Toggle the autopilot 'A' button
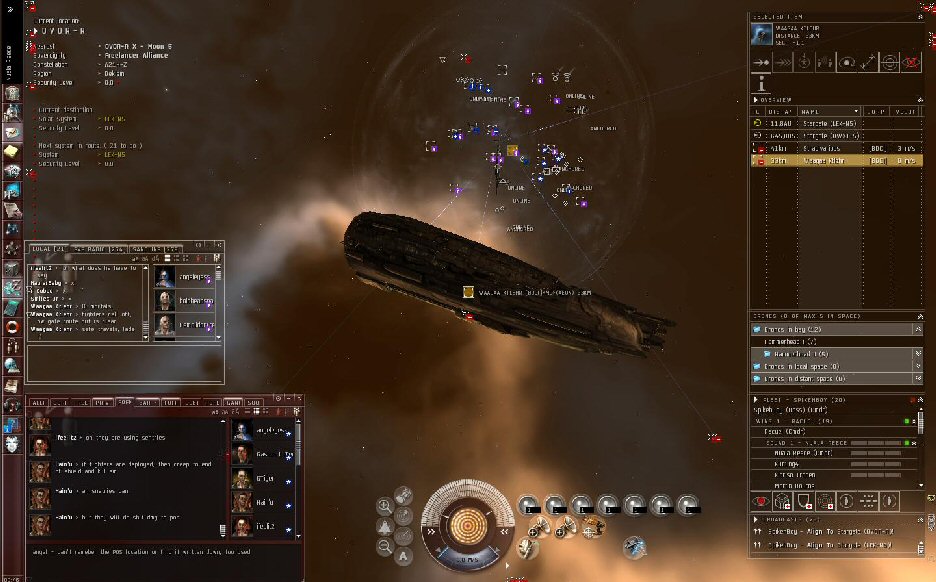Screen dimensions: 936x582 click(403, 555)
